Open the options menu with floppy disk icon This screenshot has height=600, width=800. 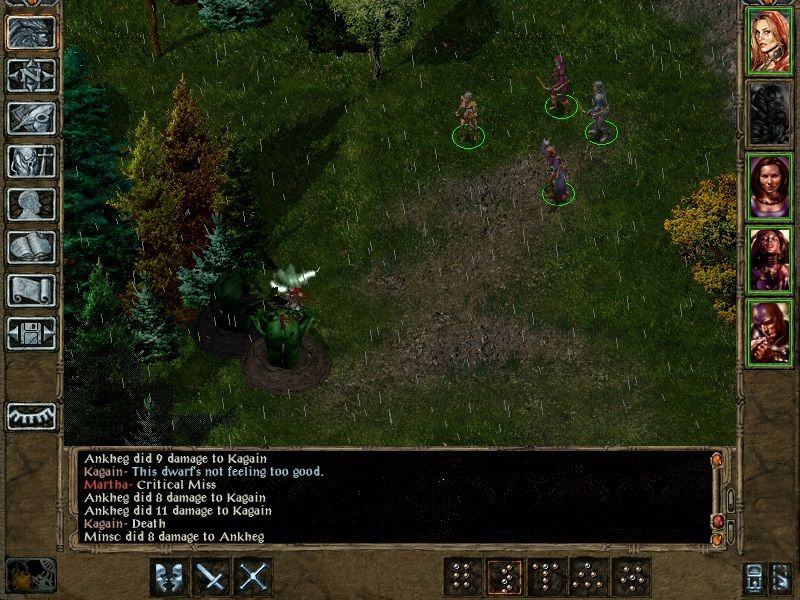pyautogui.click(x=31, y=333)
